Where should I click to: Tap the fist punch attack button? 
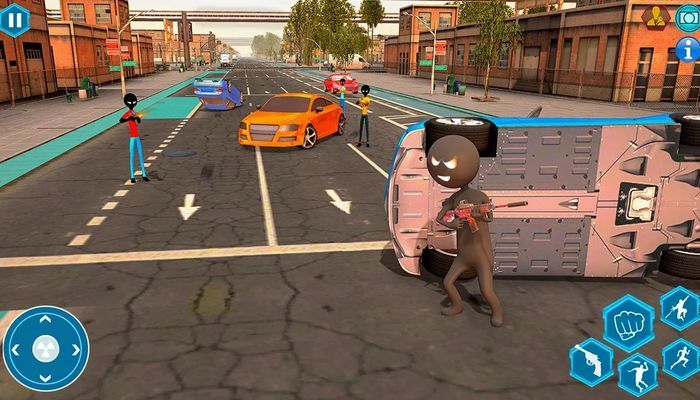628,324
